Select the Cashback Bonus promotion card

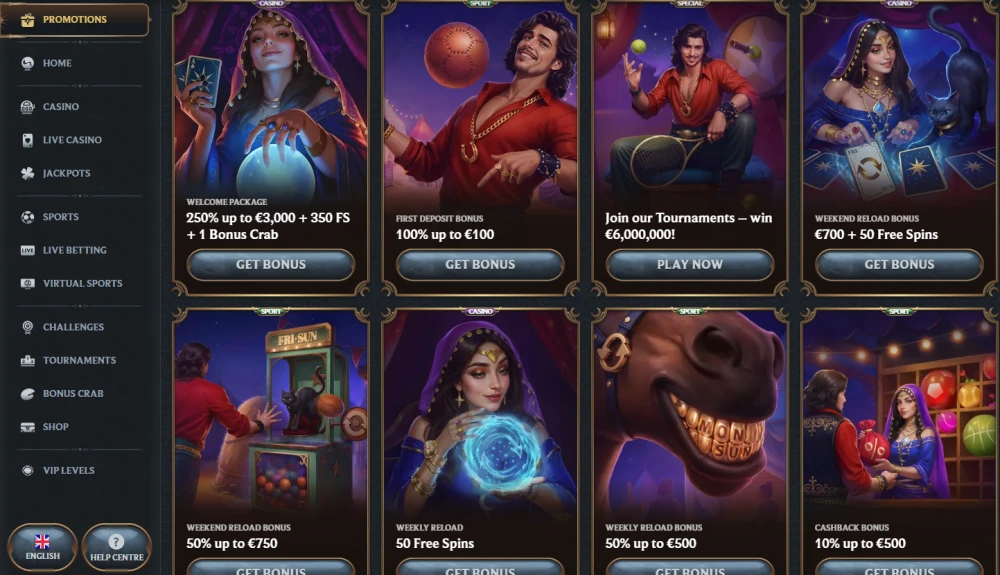899,440
